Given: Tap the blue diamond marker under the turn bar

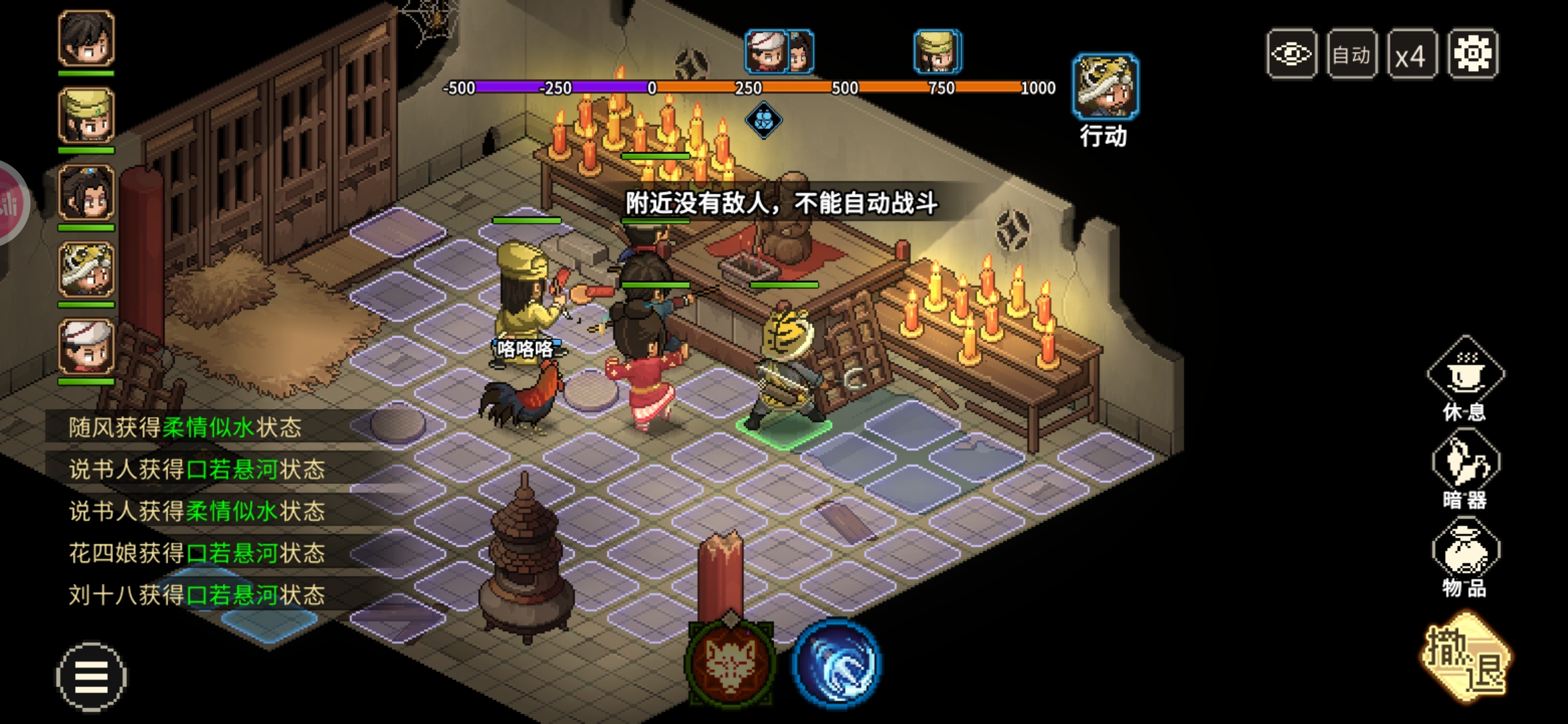Looking at the screenshot, I should pyautogui.click(x=763, y=121).
